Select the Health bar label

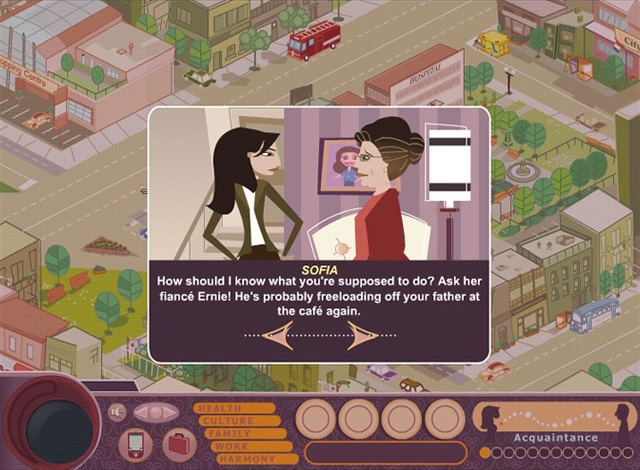click(x=234, y=407)
